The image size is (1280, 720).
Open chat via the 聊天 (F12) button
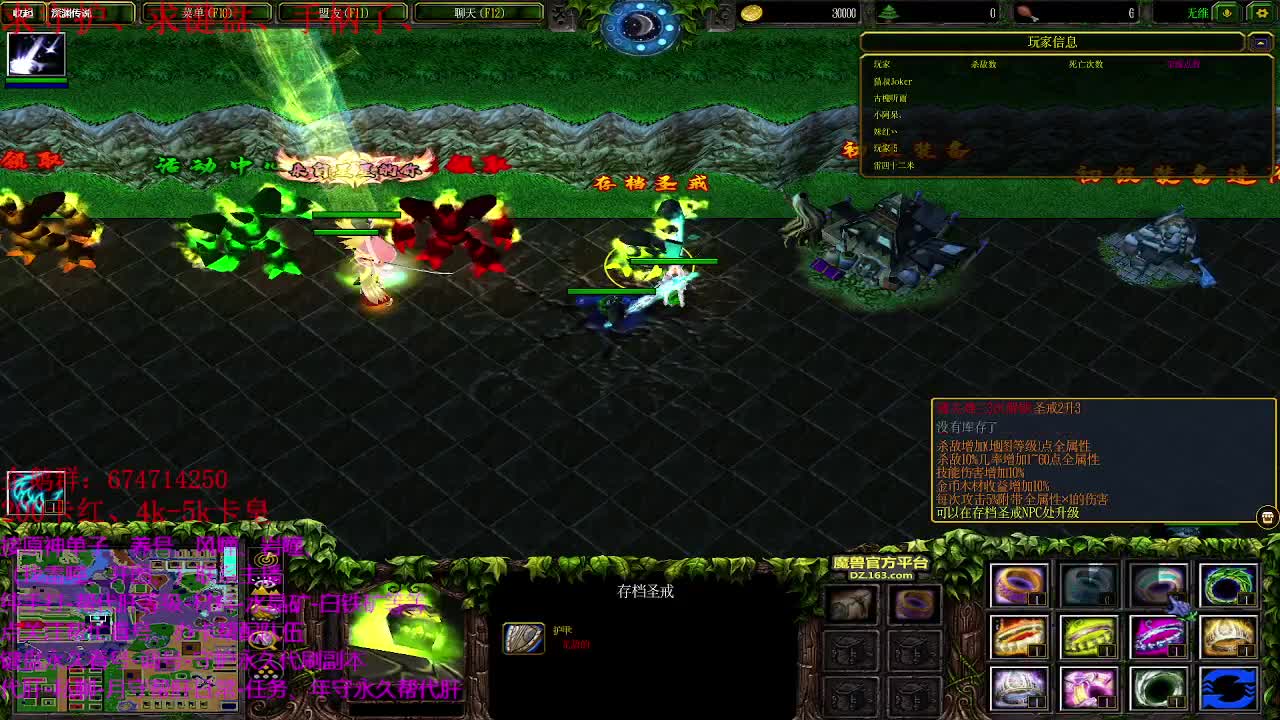pyautogui.click(x=483, y=13)
